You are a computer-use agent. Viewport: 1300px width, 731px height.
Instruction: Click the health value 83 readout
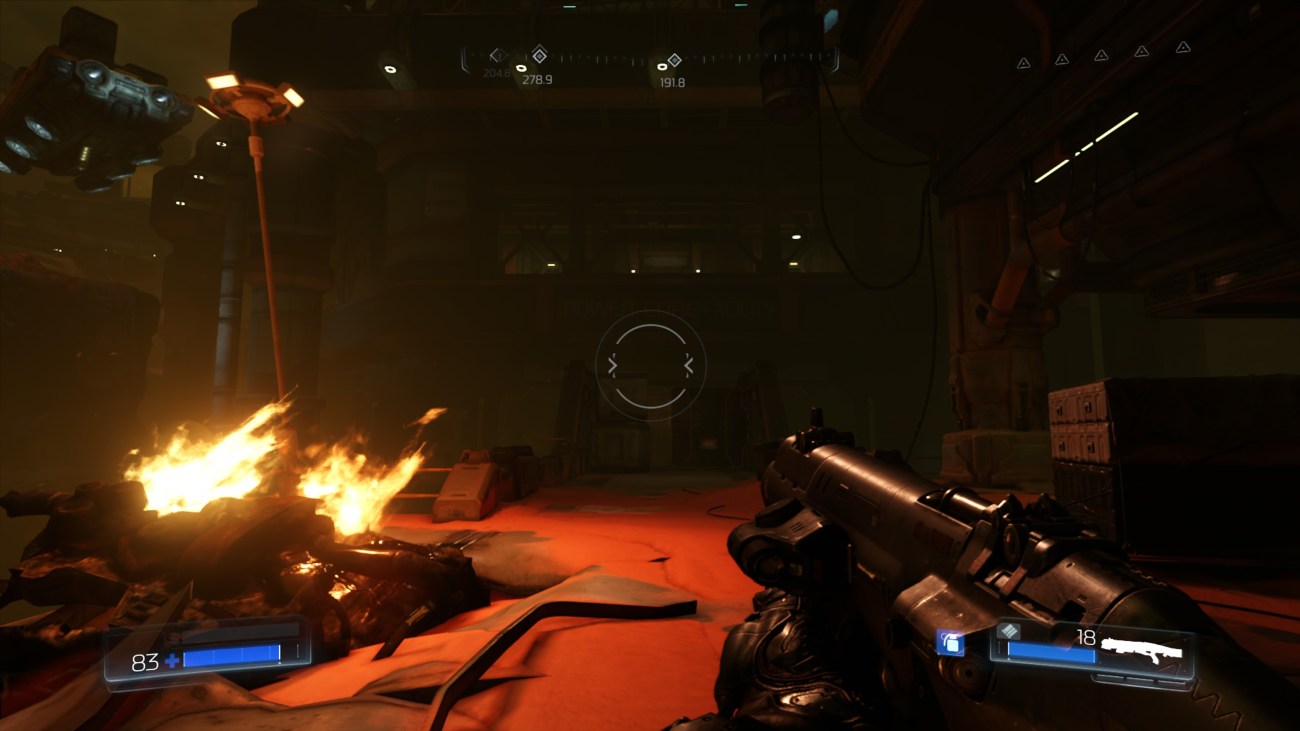(x=145, y=661)
